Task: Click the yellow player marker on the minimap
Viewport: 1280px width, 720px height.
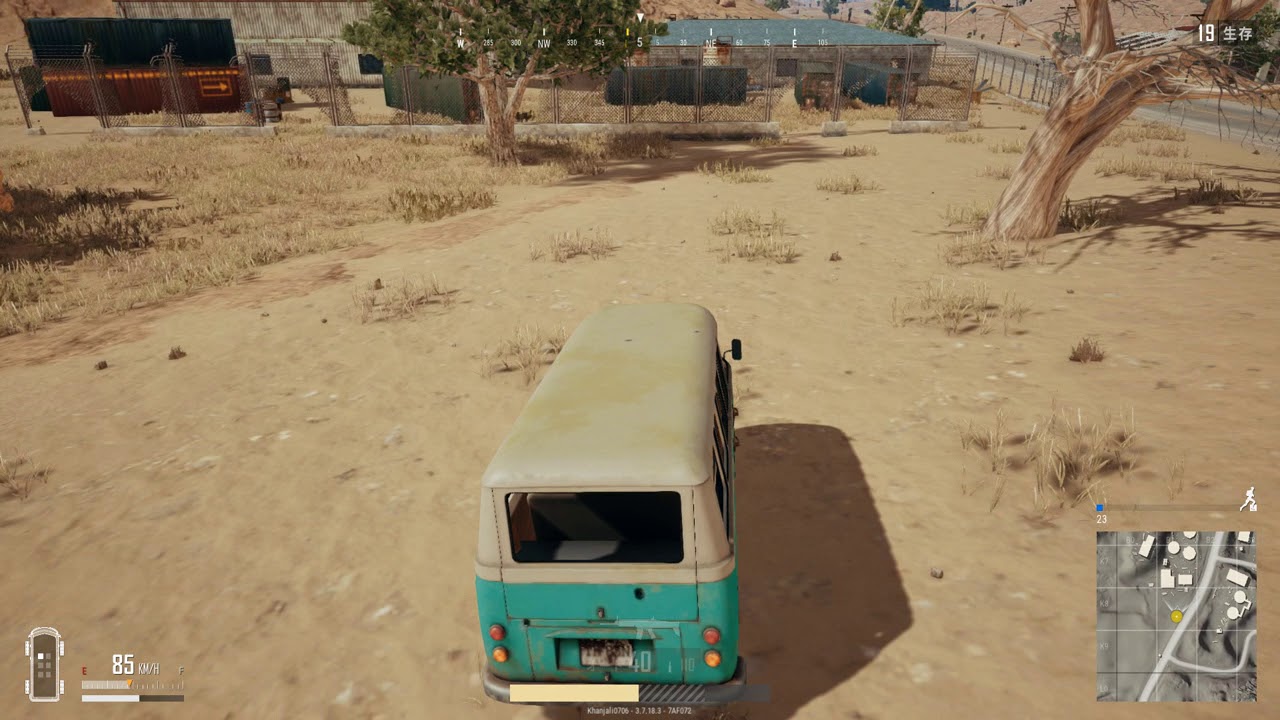Action: 1176,616
